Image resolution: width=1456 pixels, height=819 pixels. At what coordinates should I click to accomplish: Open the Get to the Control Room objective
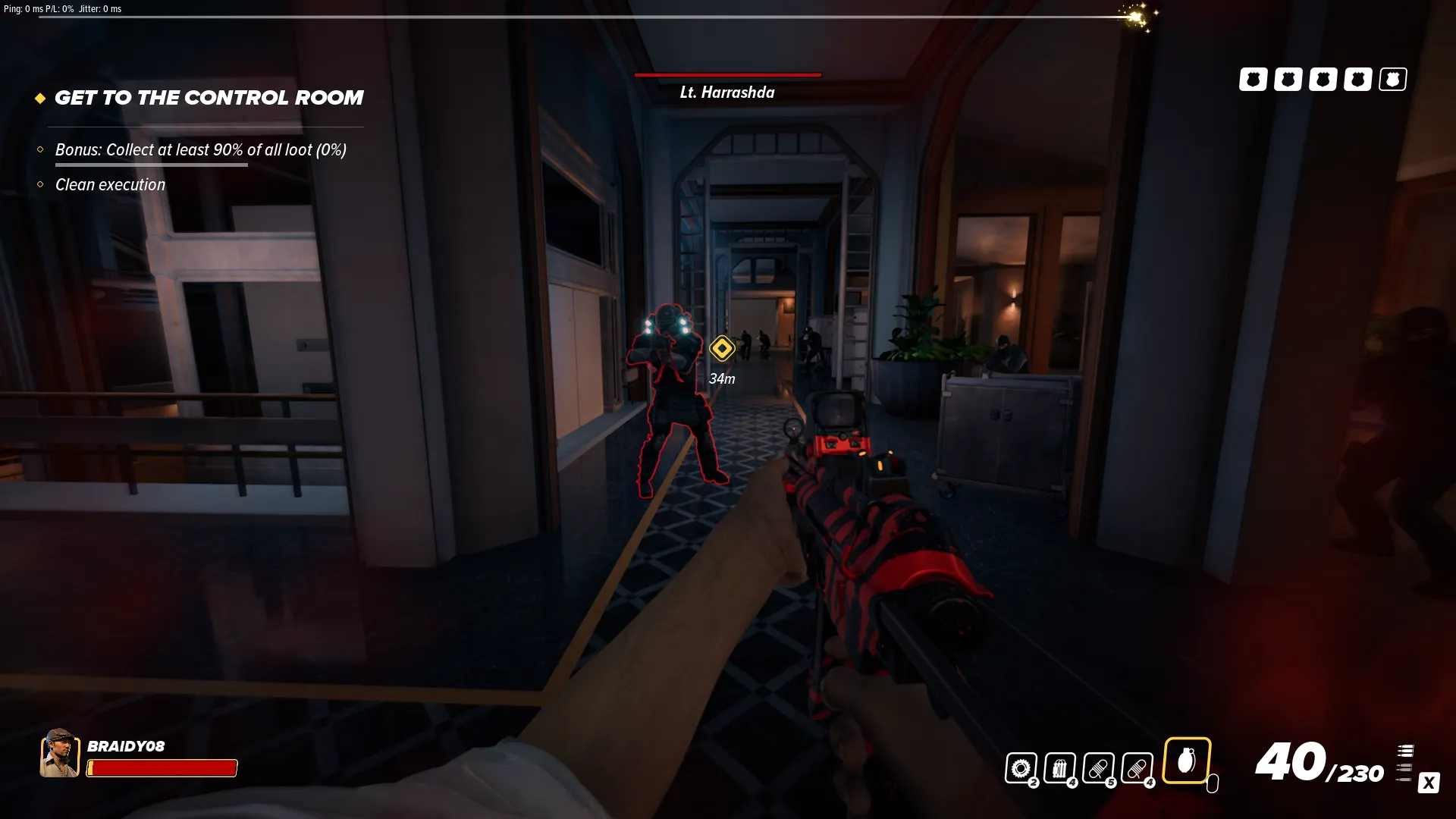pos(209,98)
